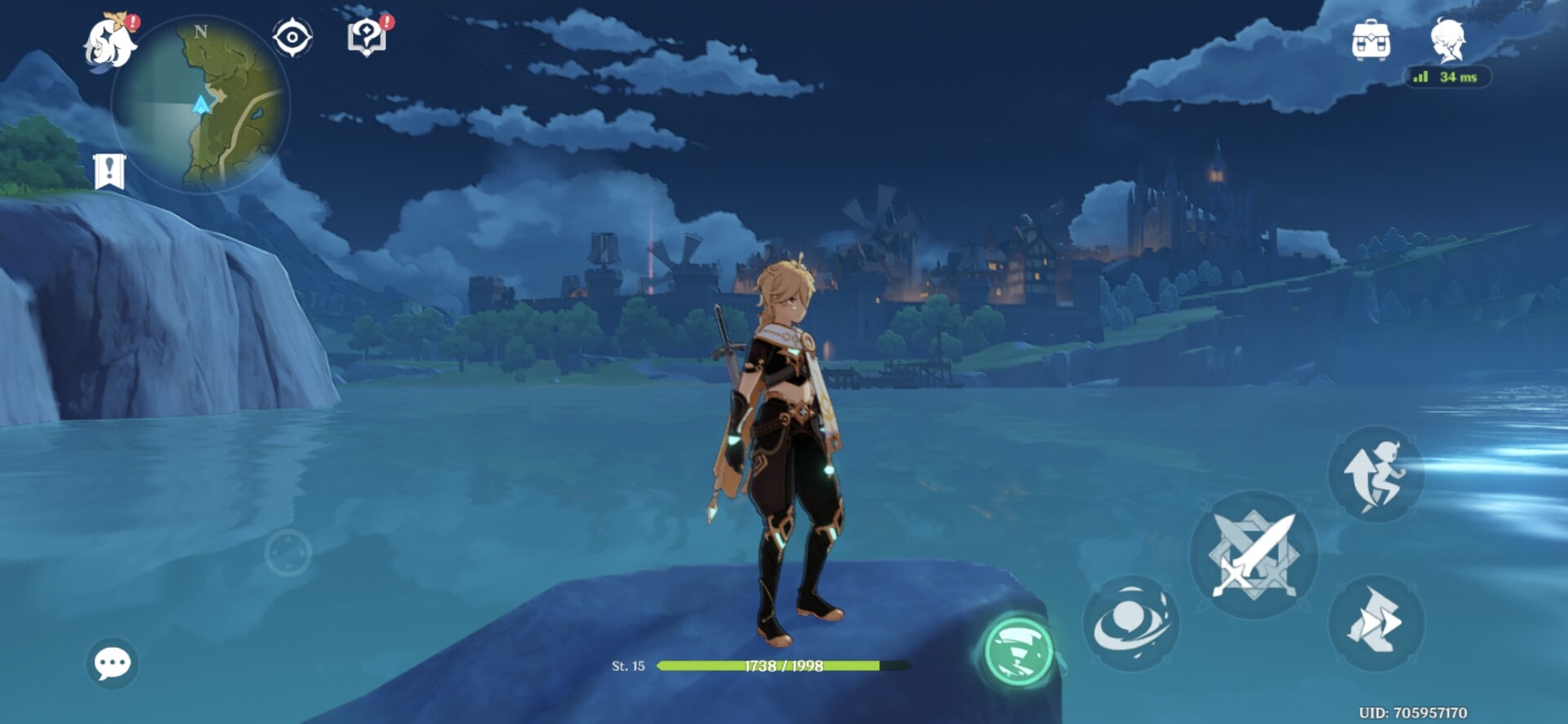This screenshot has width=1568, height=724.
Task: Open the backpack inventory
Action: pyautogui.click(x=1370, y=40)
